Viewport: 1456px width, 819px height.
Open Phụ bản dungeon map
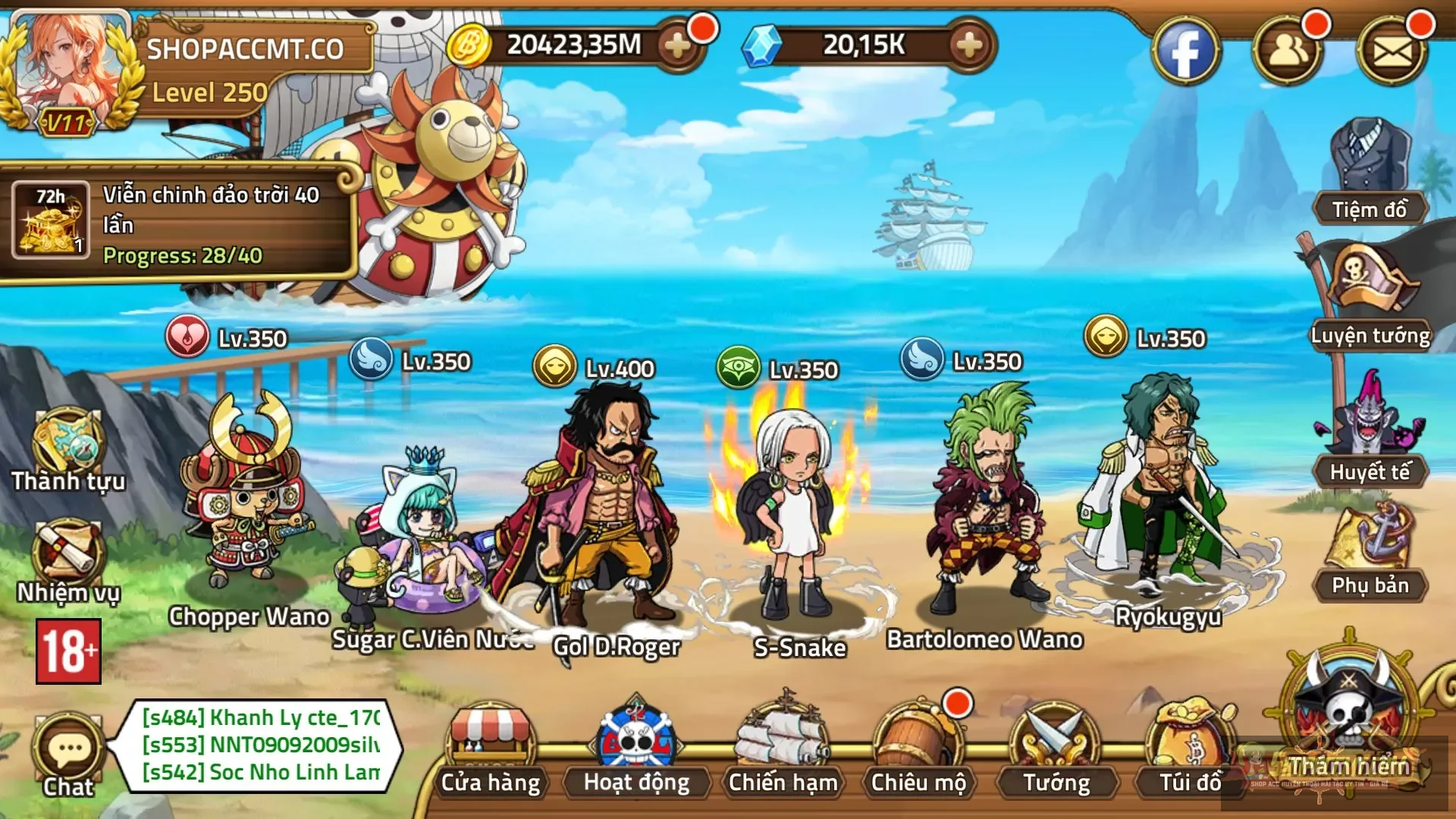pyautogui.click(x=1370, y=550)
